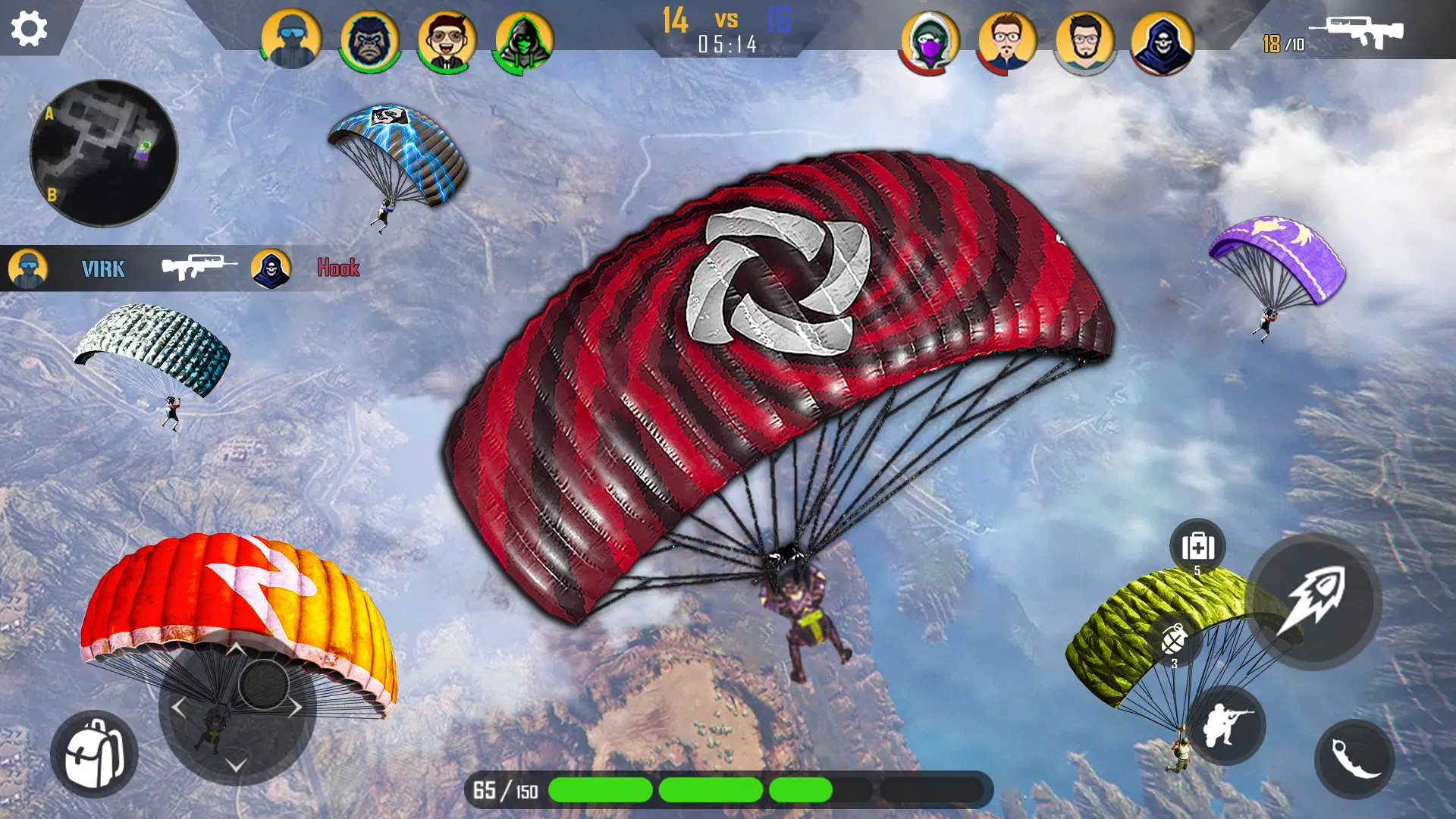This screenshot has height=819, width=1456.
Task: Select the gorilla teammate avatar
Action: [369, 41]
